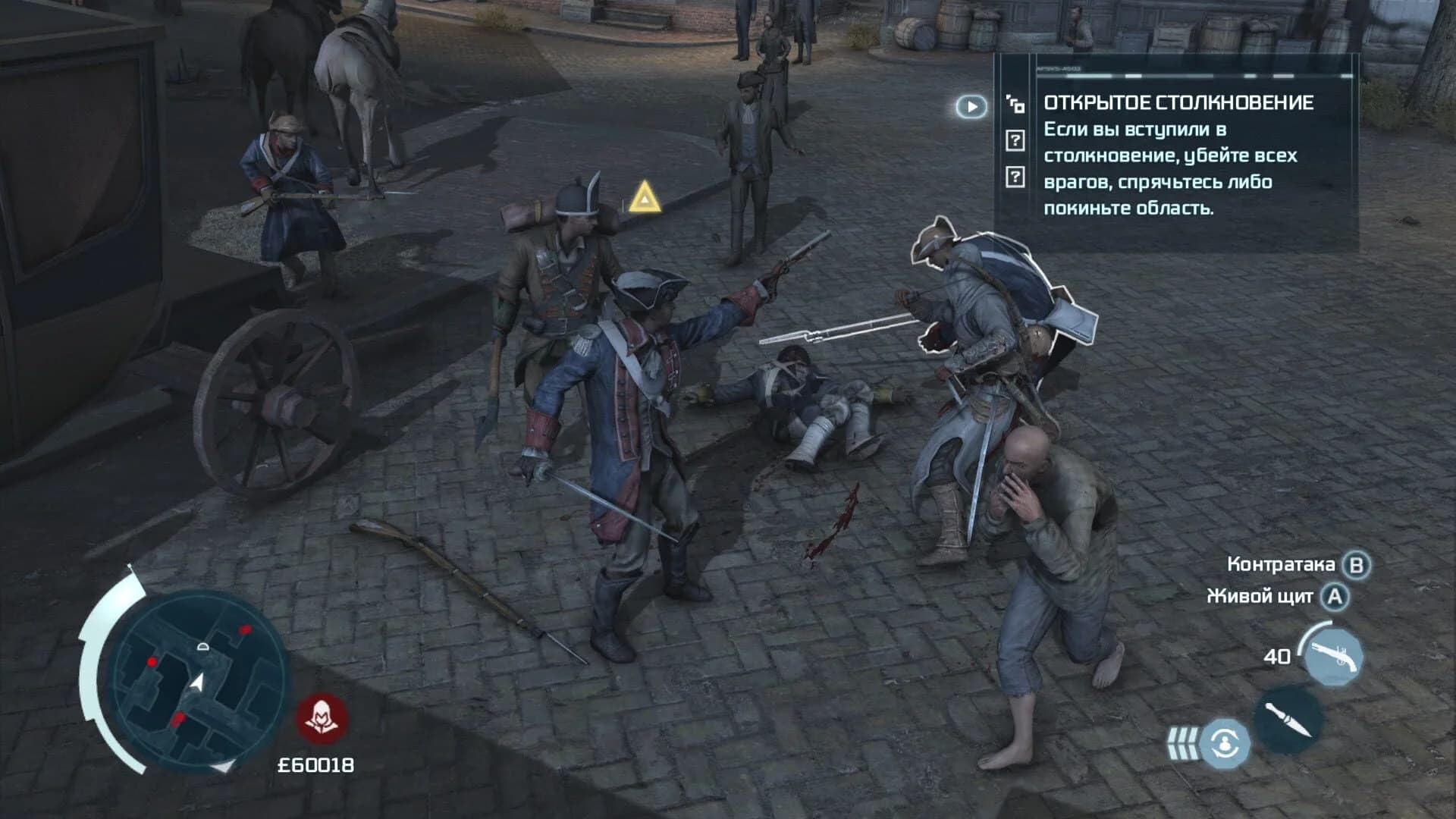Toggle the Контратака B action prompt
This screenshot has height=819, width=1456.
pos(1355,563)
